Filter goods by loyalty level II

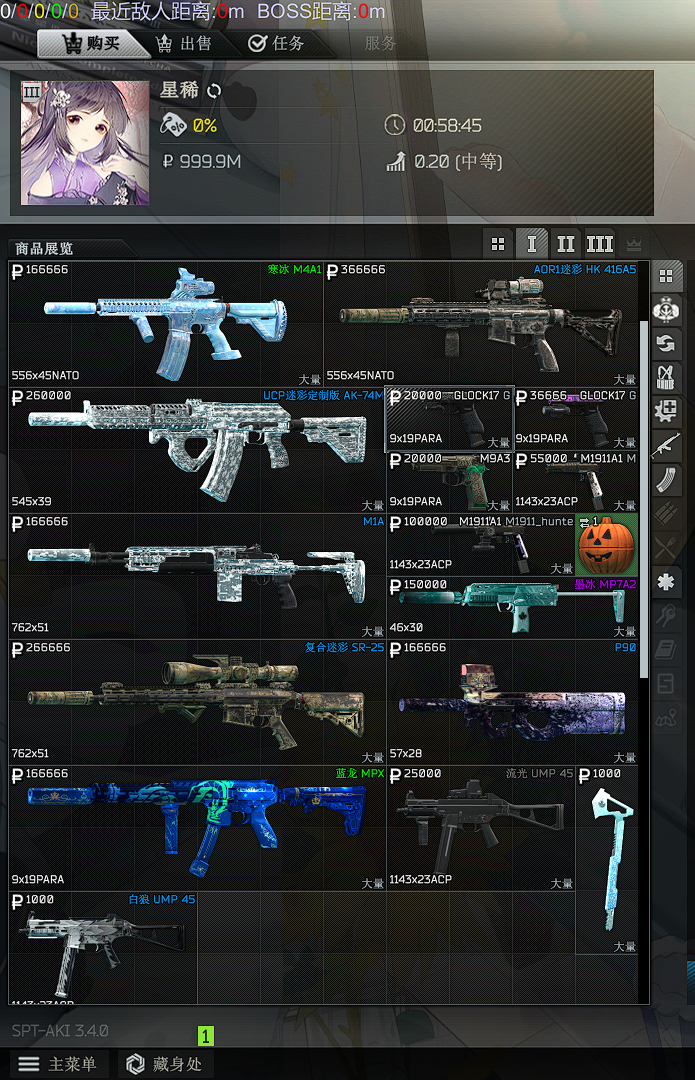click(566, 243)
